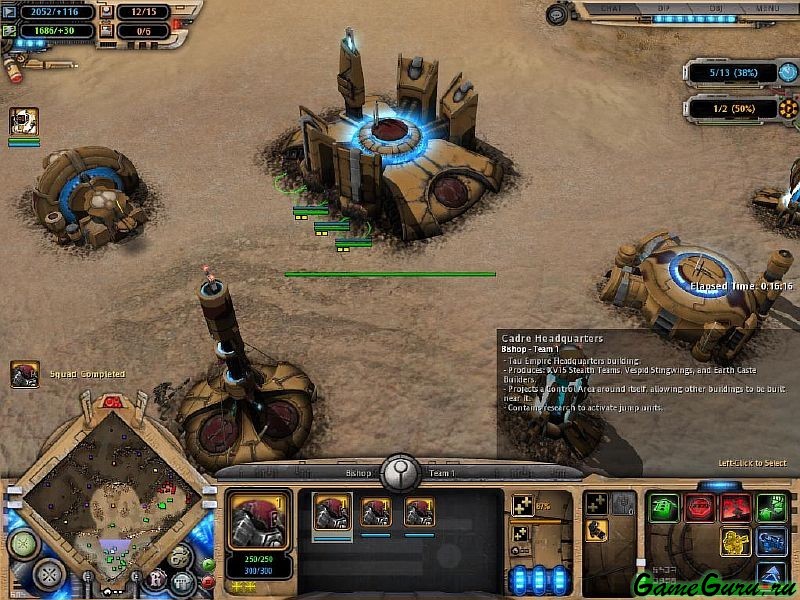
Task: Choose the red attack-move command icon
Action: tap(736, 507)
